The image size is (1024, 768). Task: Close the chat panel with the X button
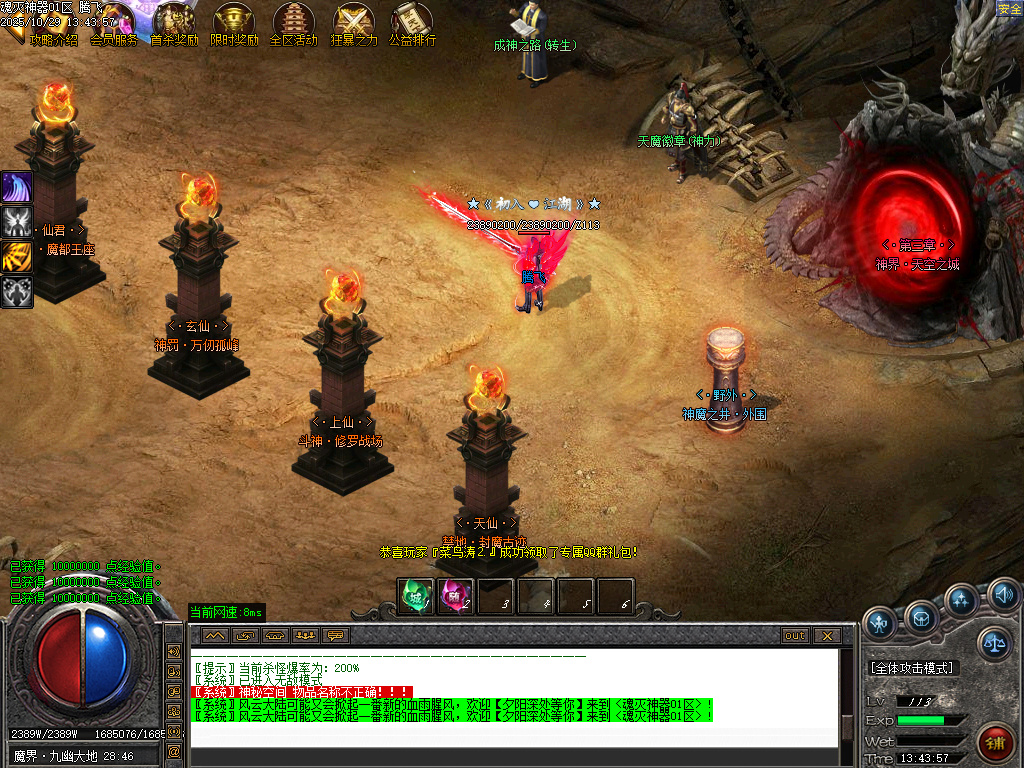tap(826, 635)
